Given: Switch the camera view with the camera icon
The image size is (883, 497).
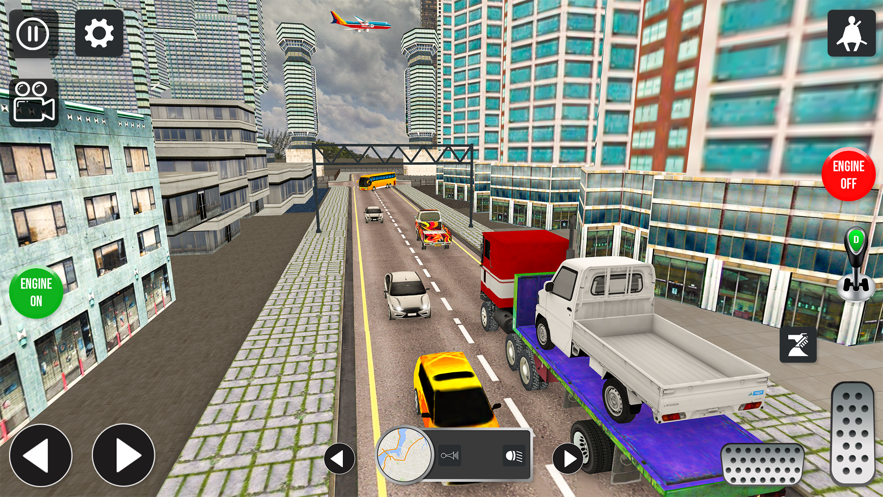Looking at the screenshot, I should pyautogui.click(x=33, y=102).
